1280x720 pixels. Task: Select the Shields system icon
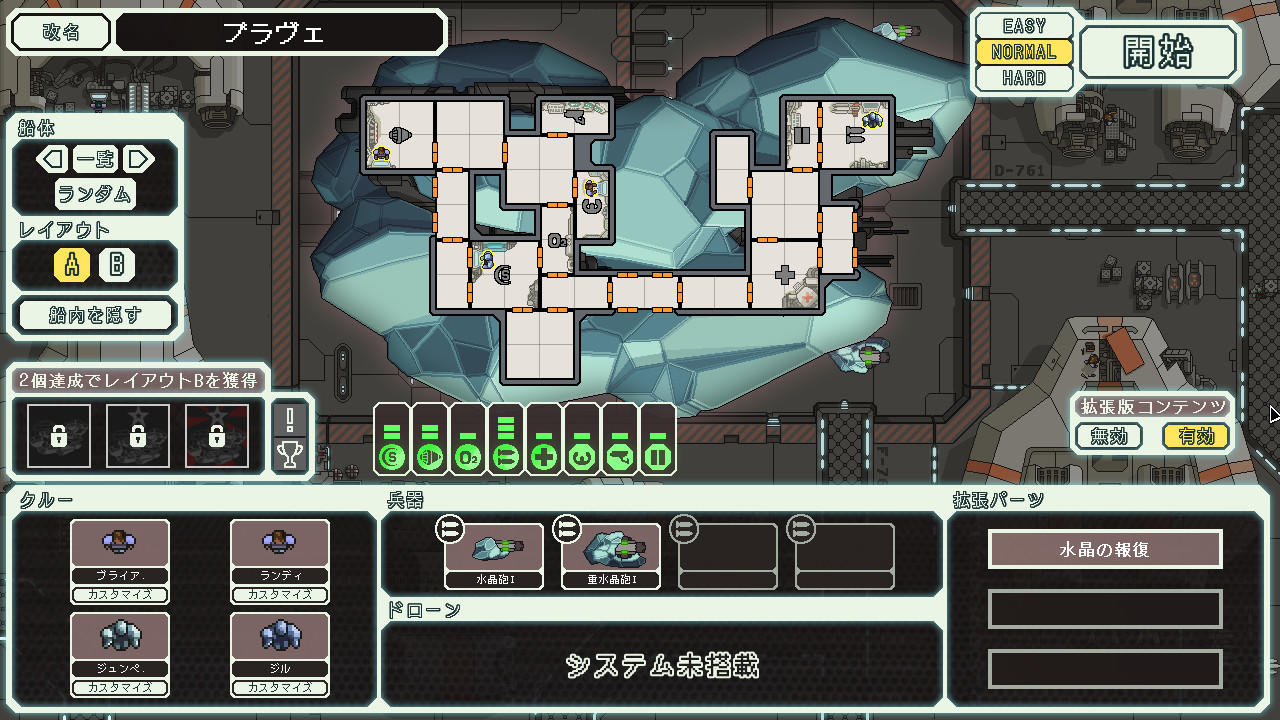pyautogui.click(x=392, y=455)
